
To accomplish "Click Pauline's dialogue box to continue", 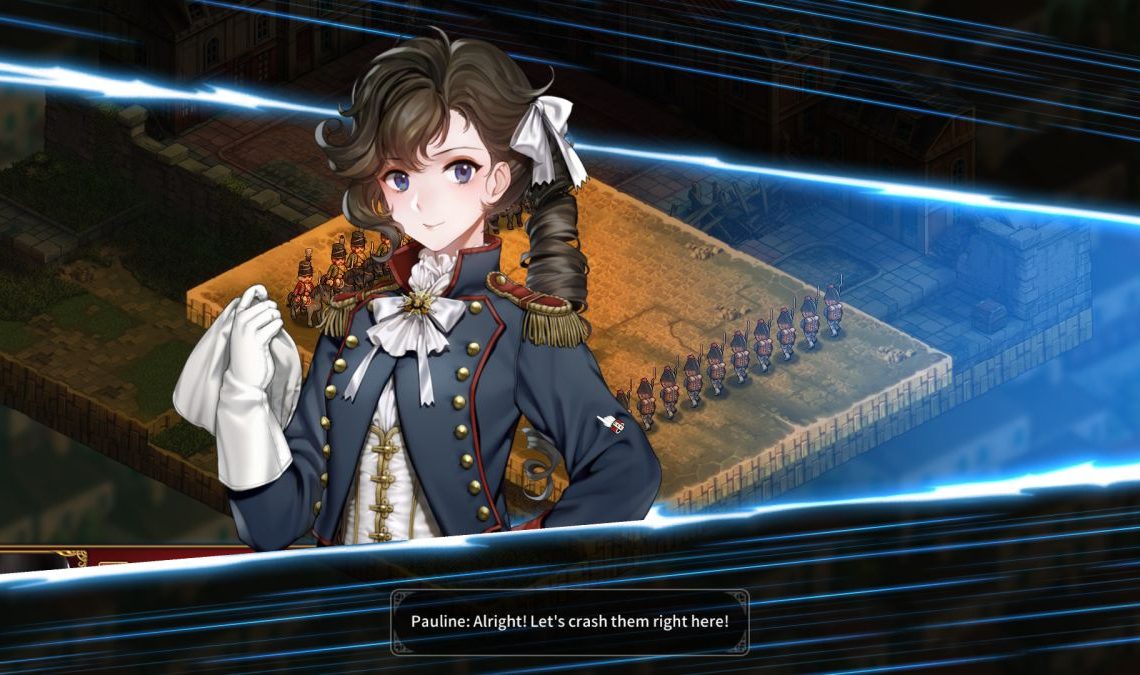I will (x=569, y=622).
